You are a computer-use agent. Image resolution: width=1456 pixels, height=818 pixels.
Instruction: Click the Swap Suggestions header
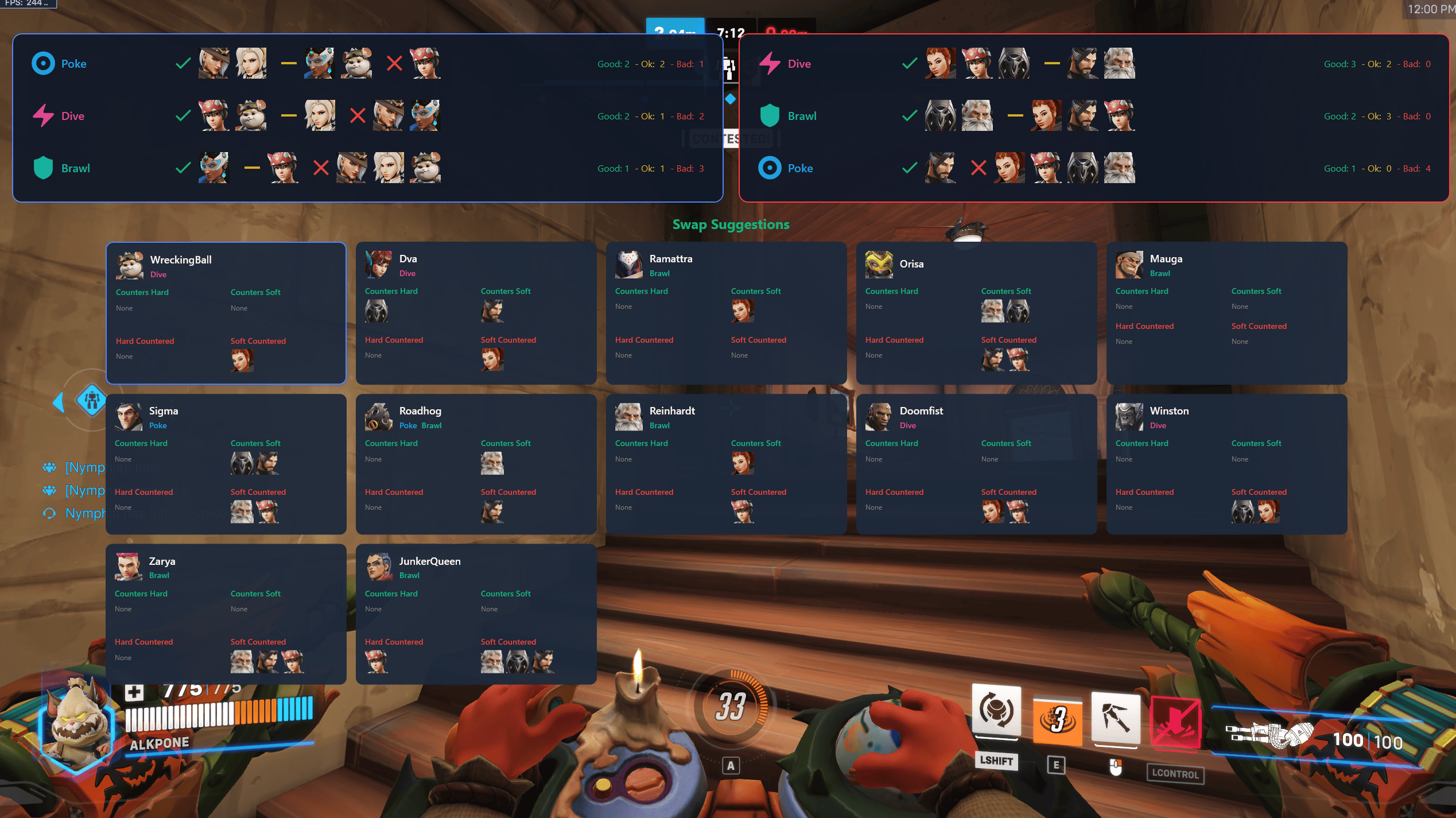[731, 224]
